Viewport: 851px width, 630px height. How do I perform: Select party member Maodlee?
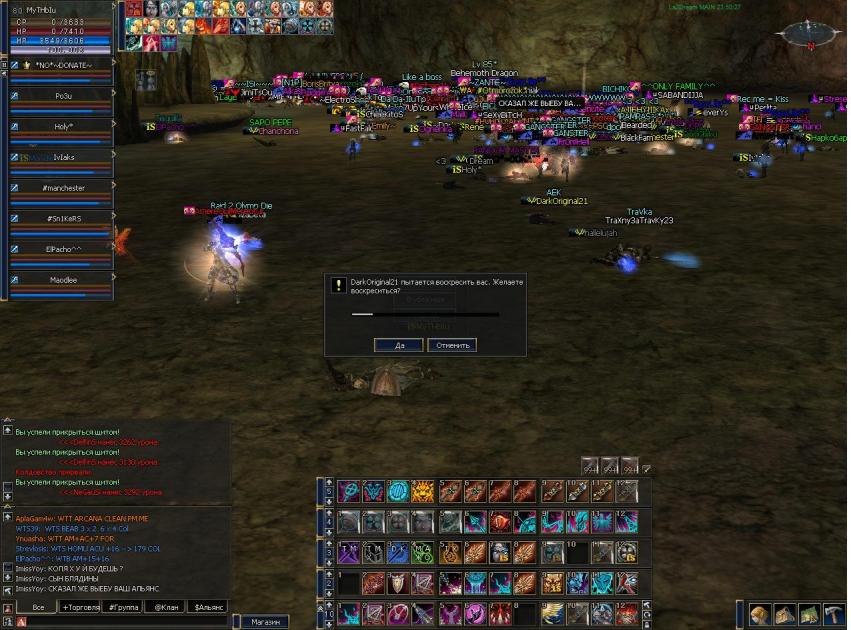pyautogui.click(x=64, y=280)
